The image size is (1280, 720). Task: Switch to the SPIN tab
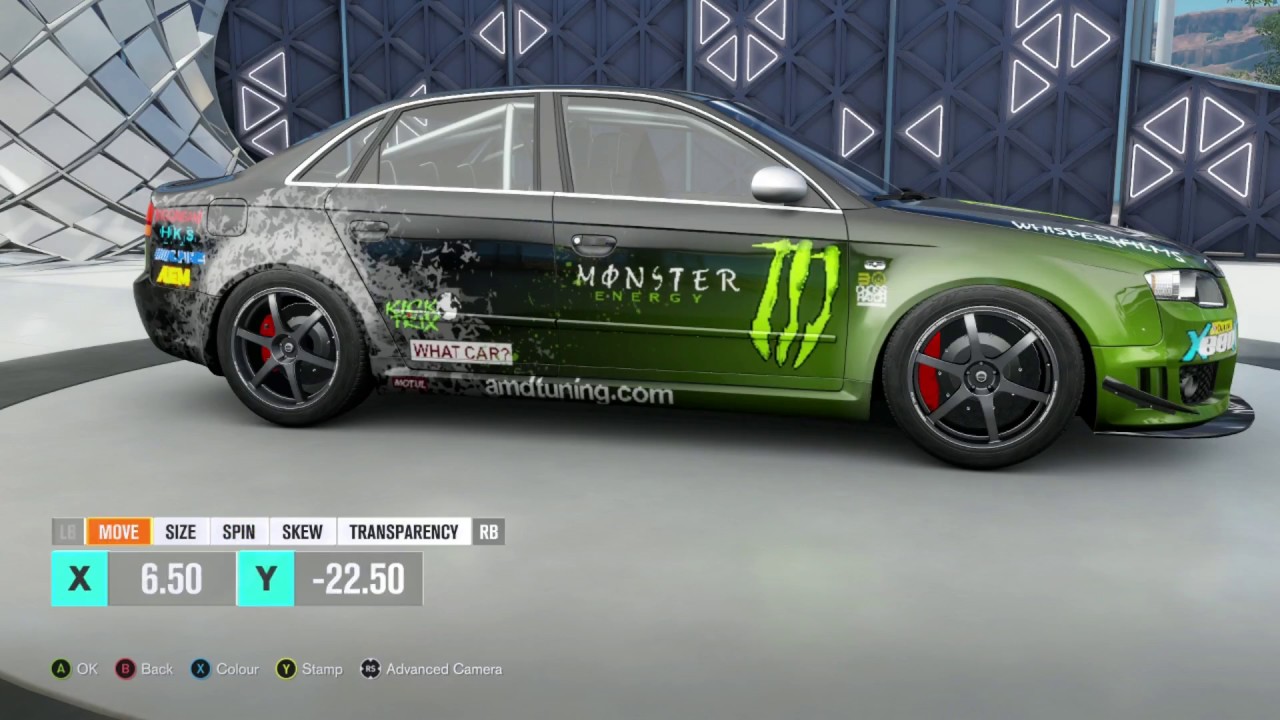[239, 532]
